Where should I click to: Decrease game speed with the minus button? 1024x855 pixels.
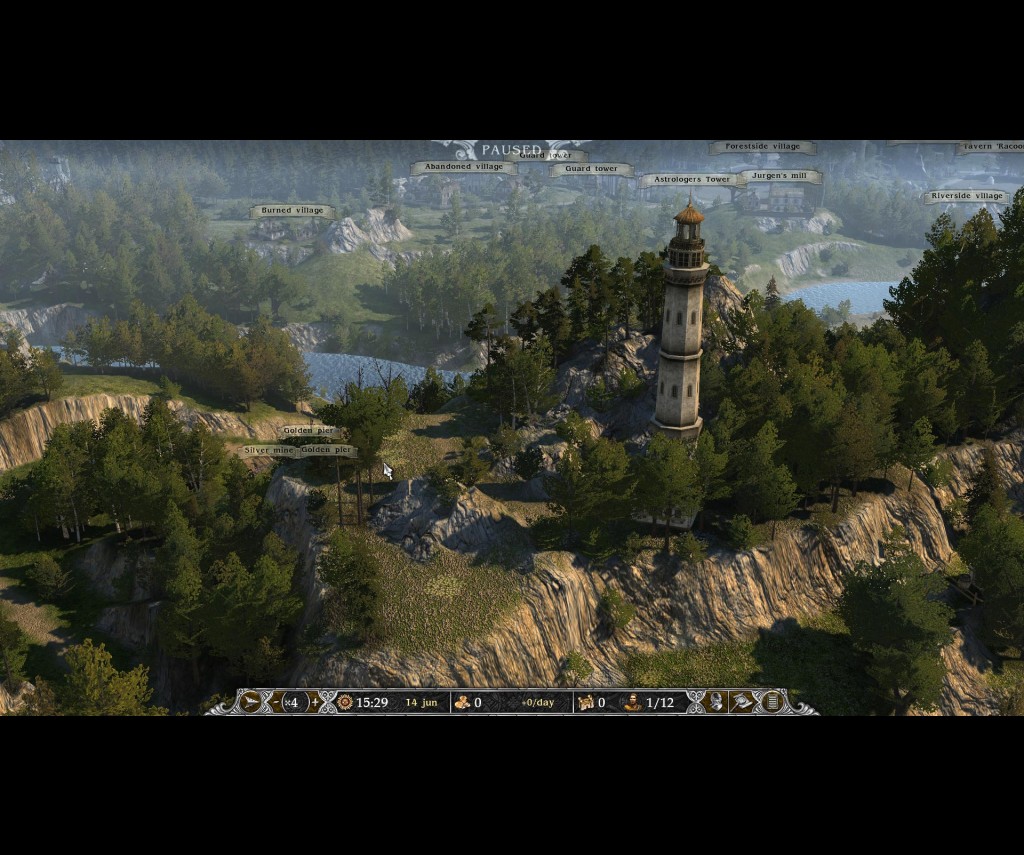tap(276, 702)
